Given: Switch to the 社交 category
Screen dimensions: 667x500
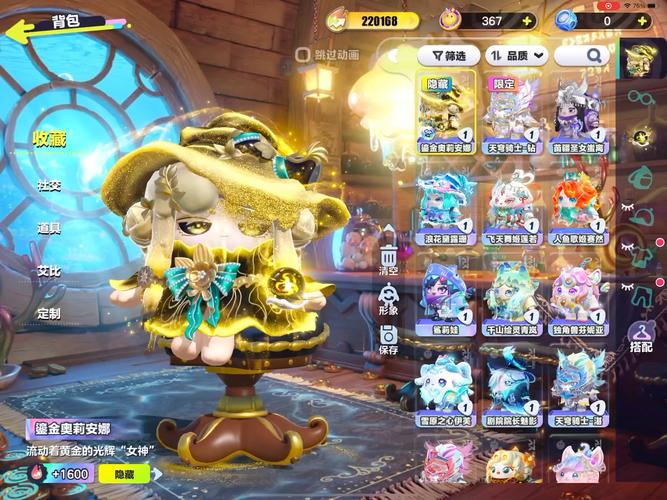Looking at the screenshot, I should 49,185.
